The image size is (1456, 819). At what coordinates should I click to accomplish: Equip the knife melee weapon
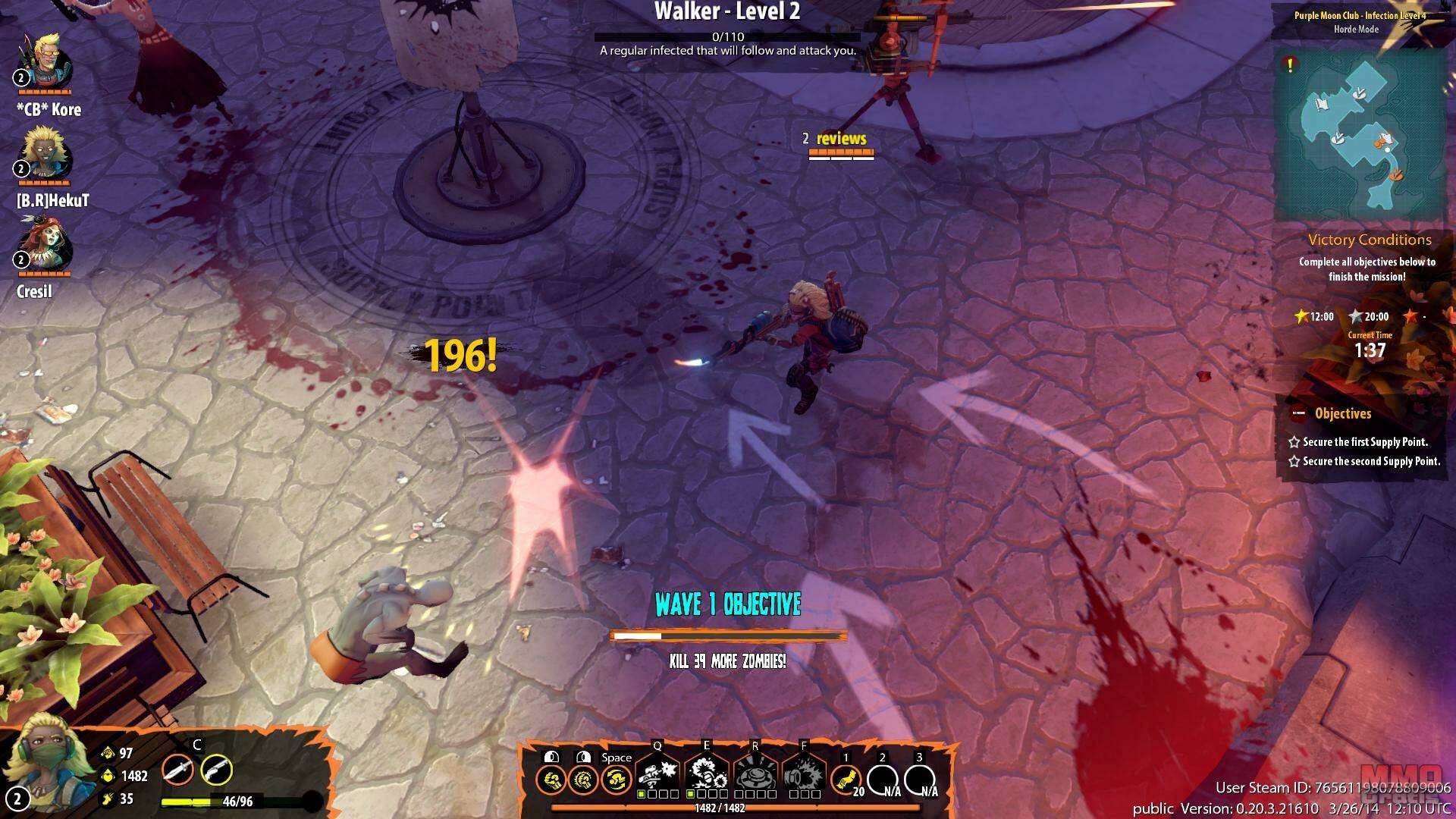(x=177, y=770)
